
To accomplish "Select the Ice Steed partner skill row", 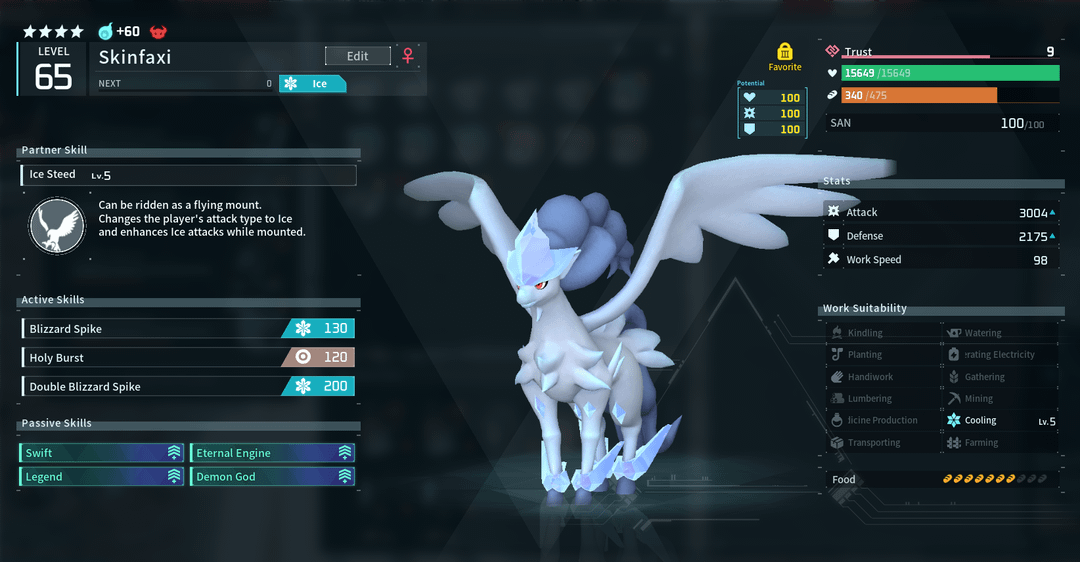I will 188,175.
